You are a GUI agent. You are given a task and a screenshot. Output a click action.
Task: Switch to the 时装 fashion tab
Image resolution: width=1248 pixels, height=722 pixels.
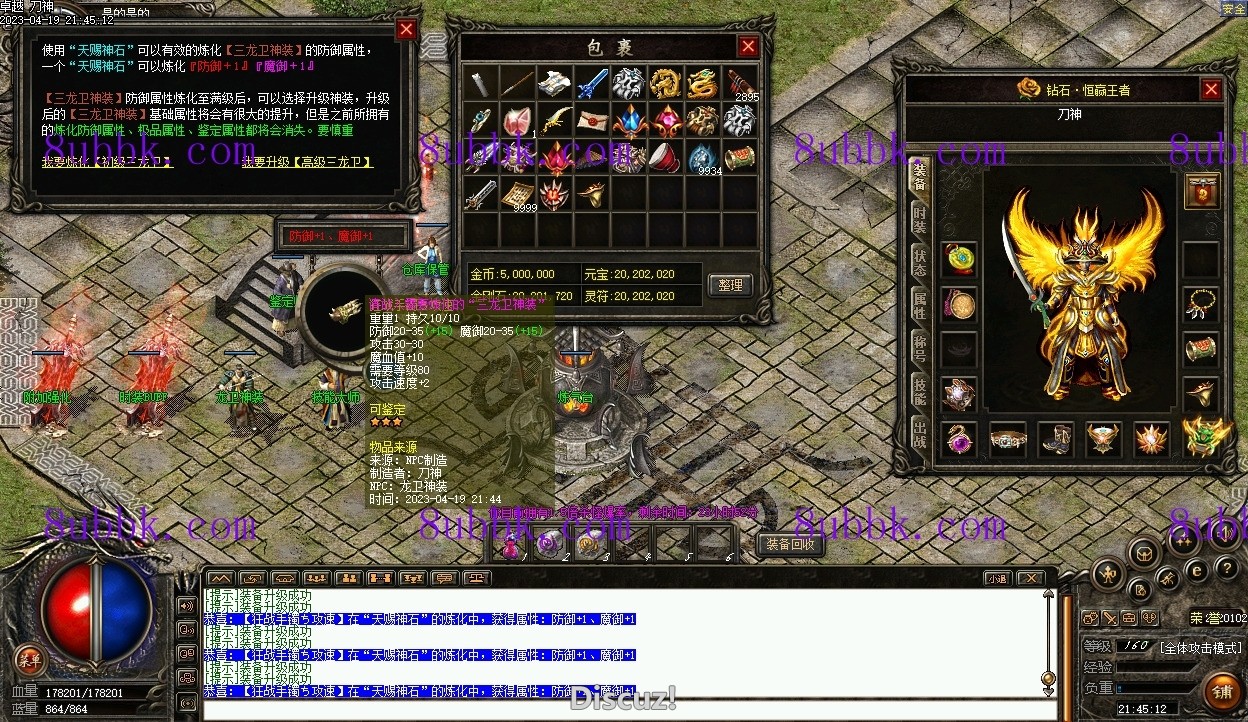coord(919,221)
